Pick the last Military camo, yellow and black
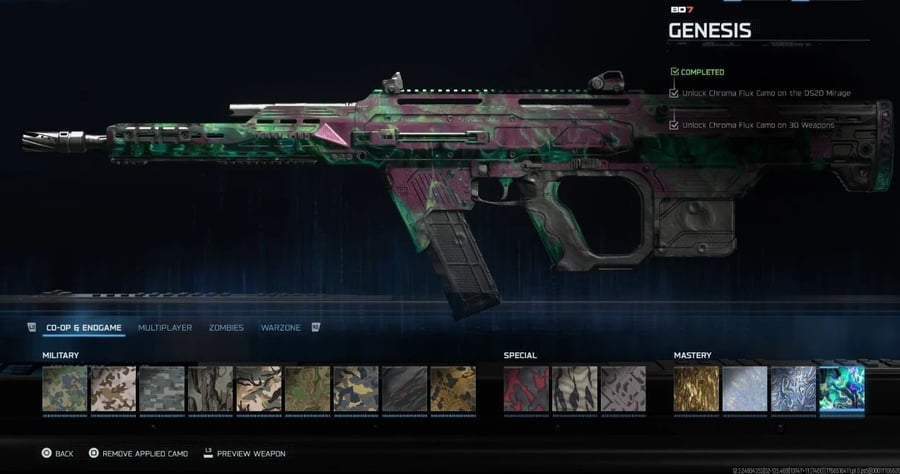 (453, 389)
